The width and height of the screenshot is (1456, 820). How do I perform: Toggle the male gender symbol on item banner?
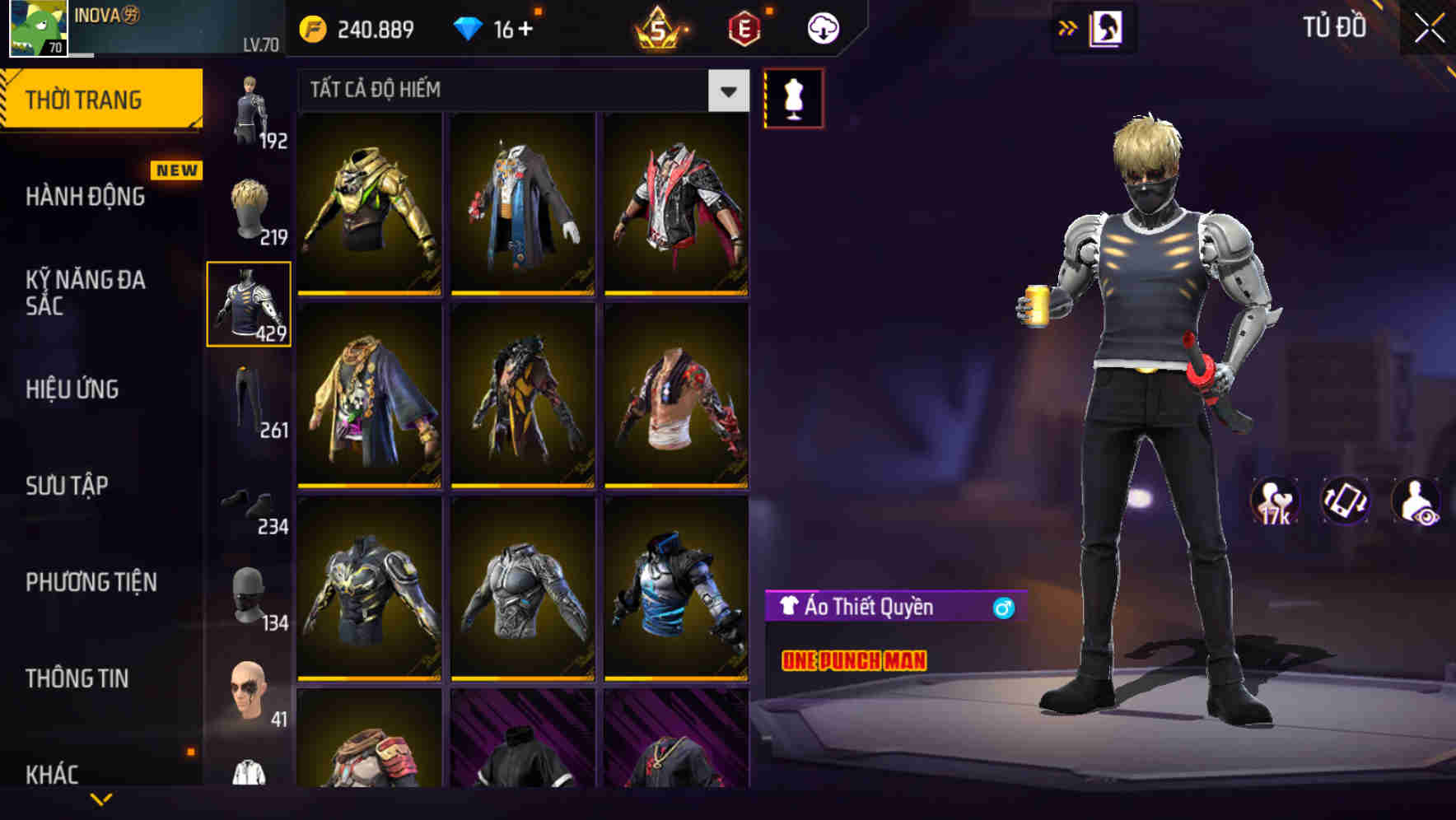(x=1001, y=608)
